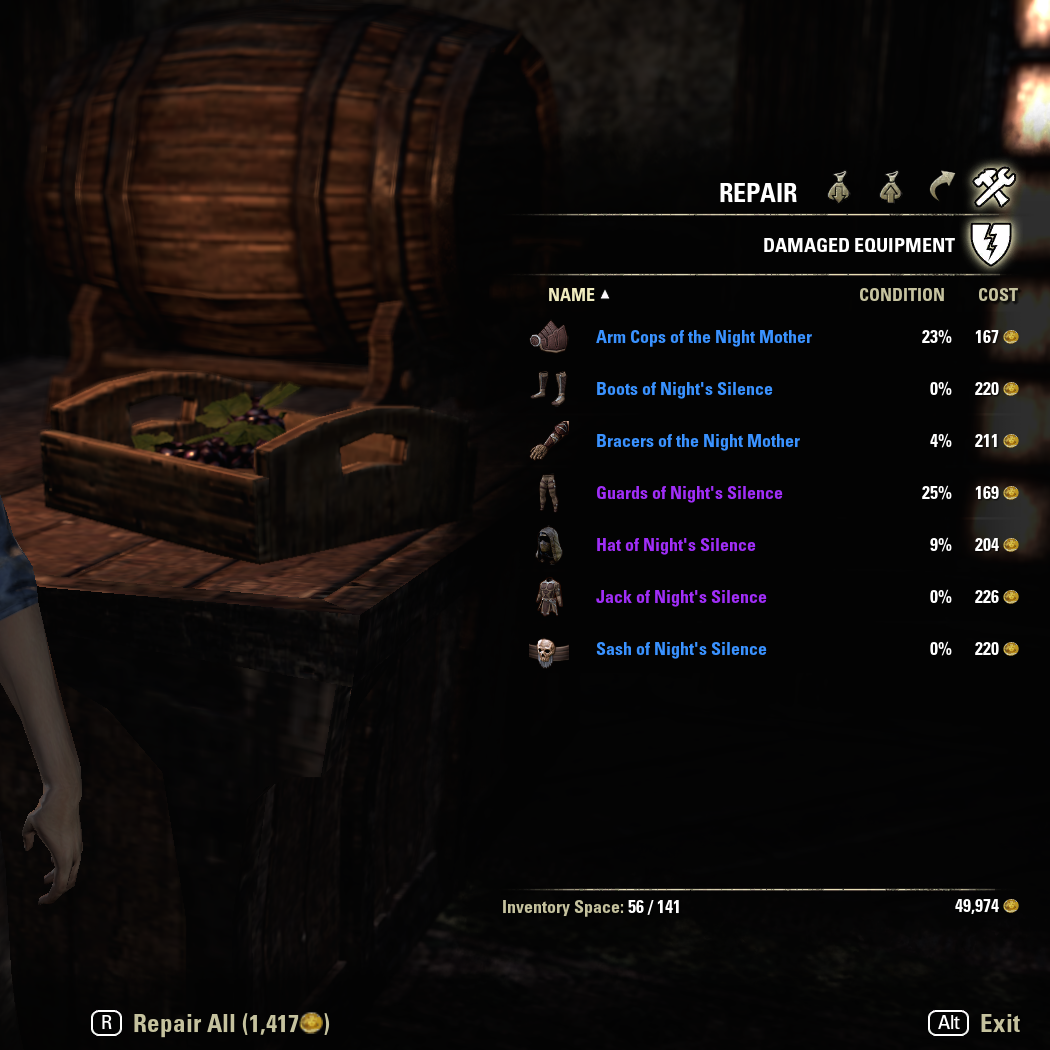Viewport: 1050px width, 1050px height.
Task: Select Hat of Night's Silence
Action: (676, 545)
